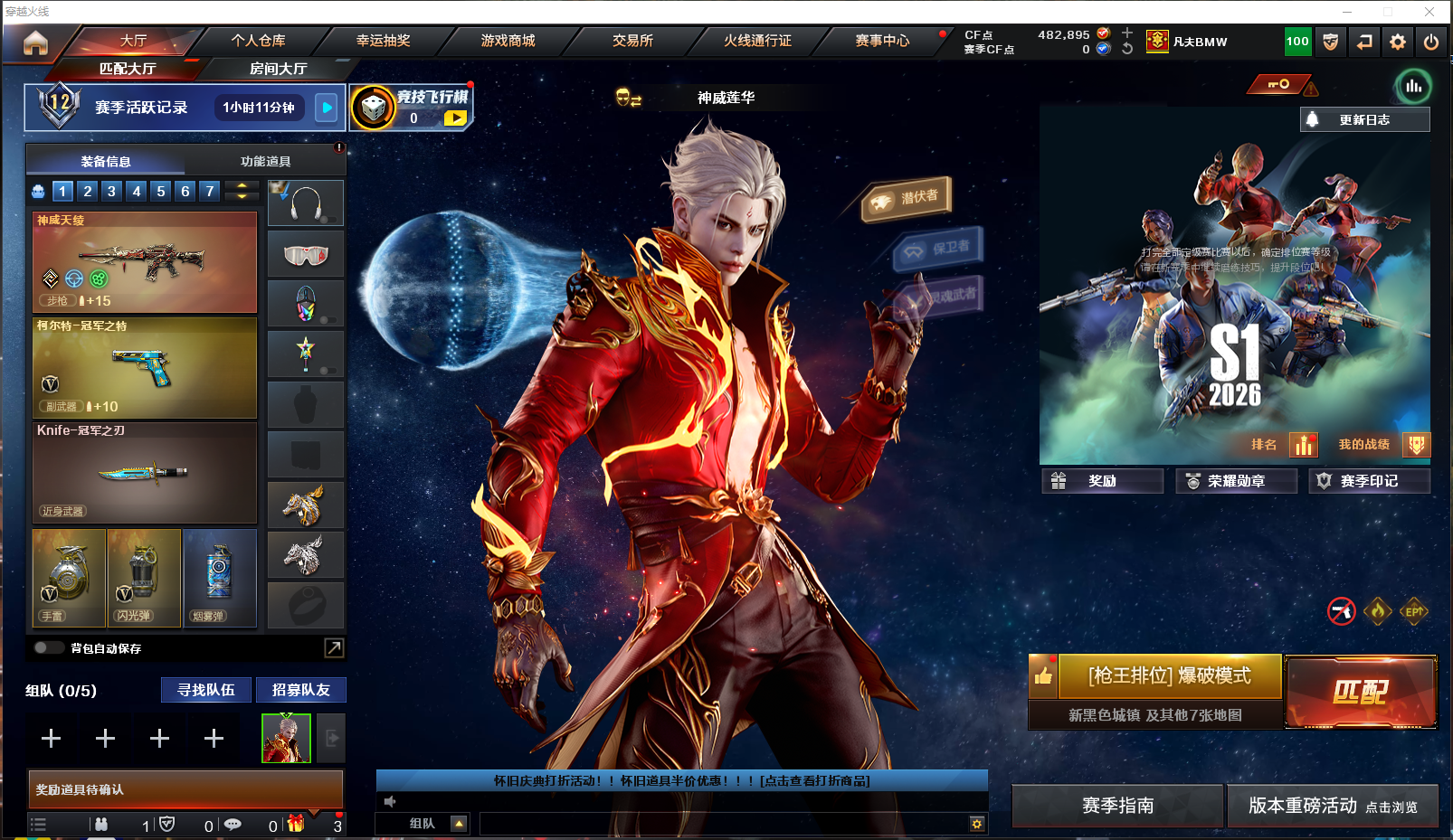Choose the Knife-冠军之刃 melee slot

(145, 473)
